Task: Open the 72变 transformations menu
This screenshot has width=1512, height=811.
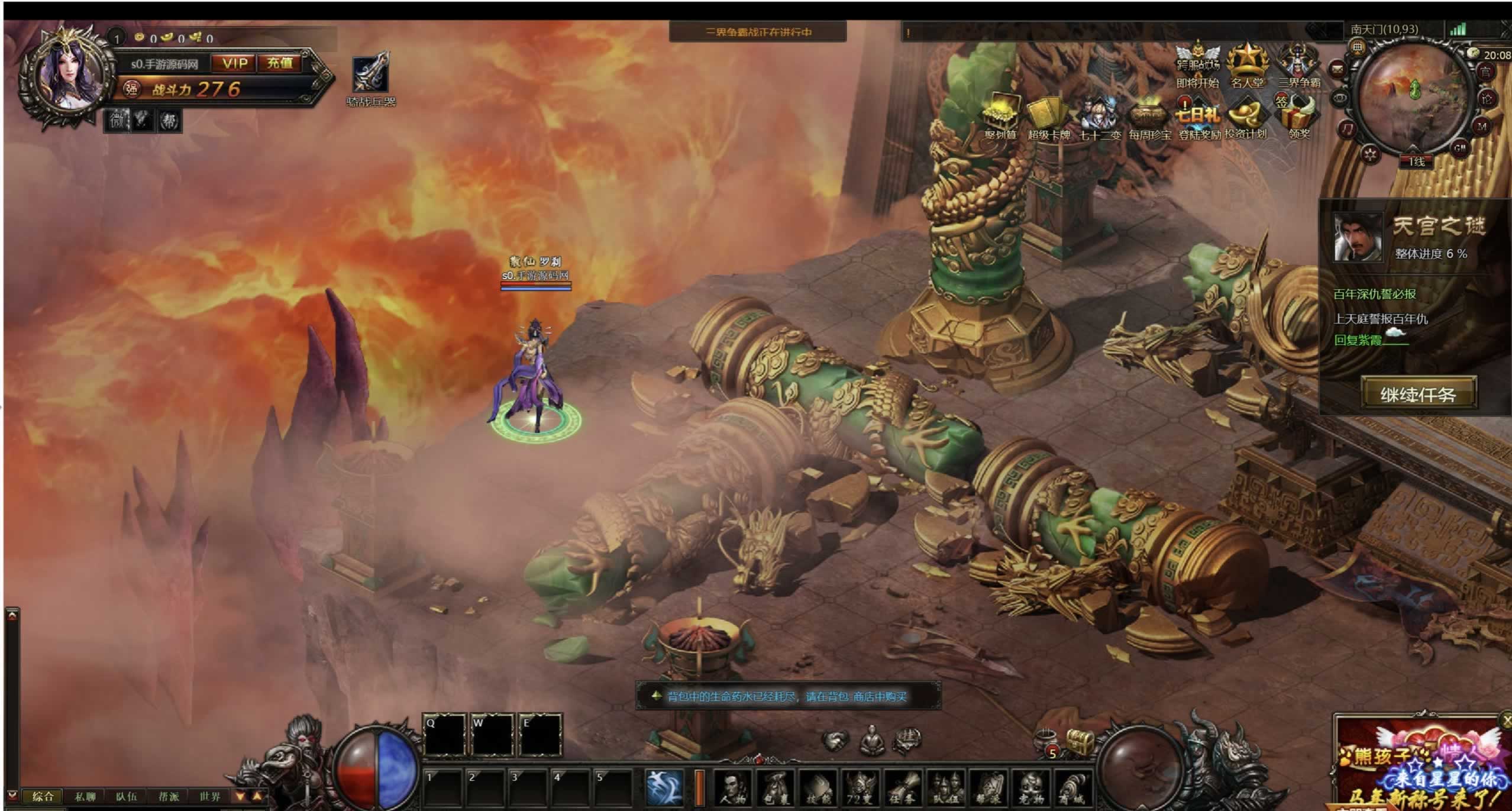Action: [x=860, y=788]
